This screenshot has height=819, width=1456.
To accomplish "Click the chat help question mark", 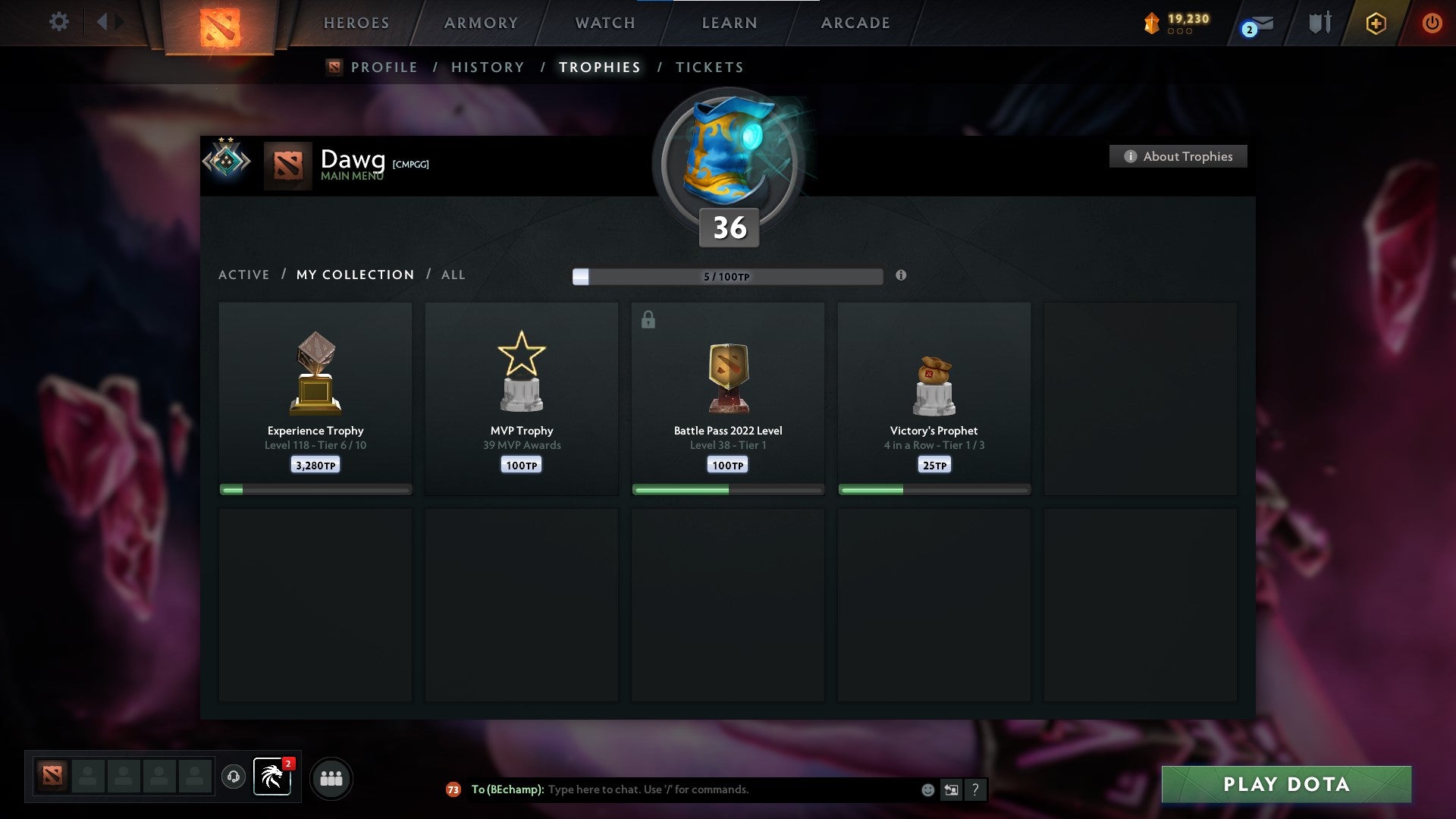I will (976, 789).
